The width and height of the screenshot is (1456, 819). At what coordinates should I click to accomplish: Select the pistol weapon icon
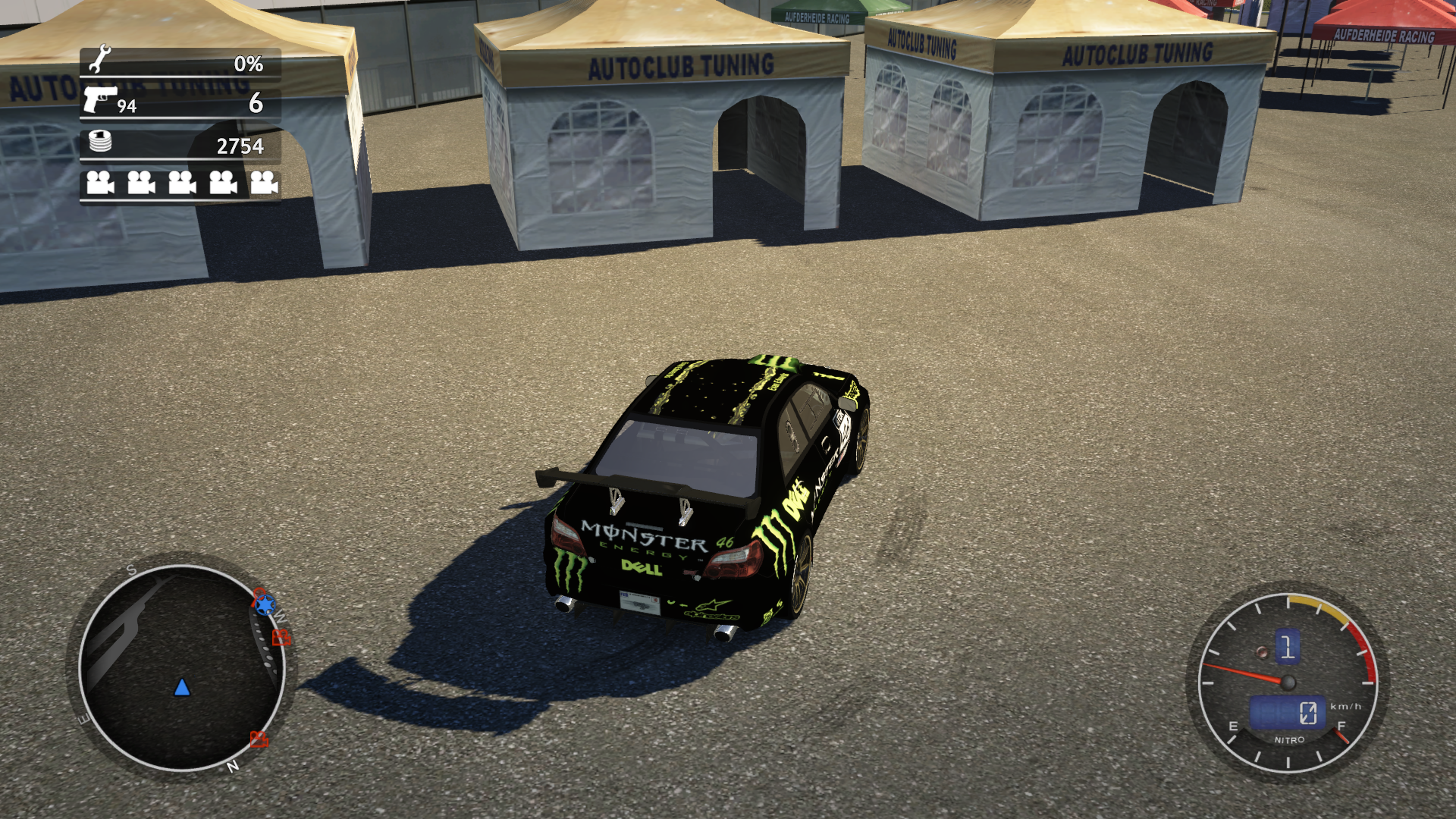point(99,99)
